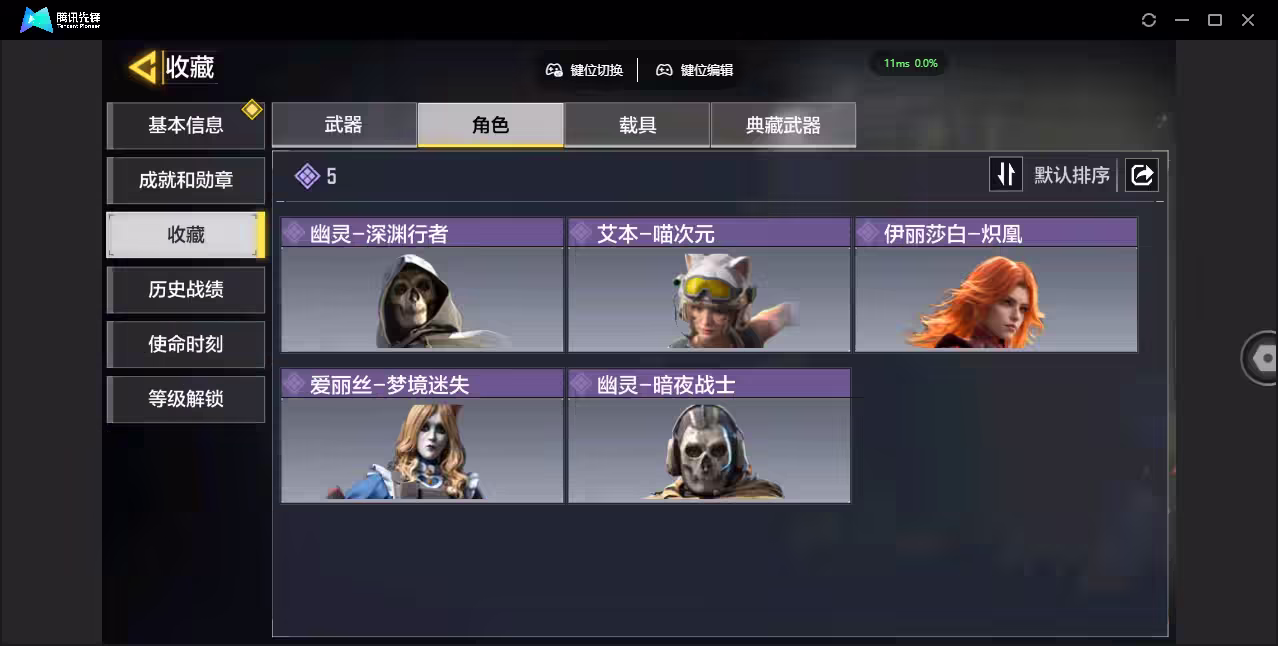The image size is (1278, 646).
Task: Switch to the 武器 tab
Action: (x=344, y=125)
